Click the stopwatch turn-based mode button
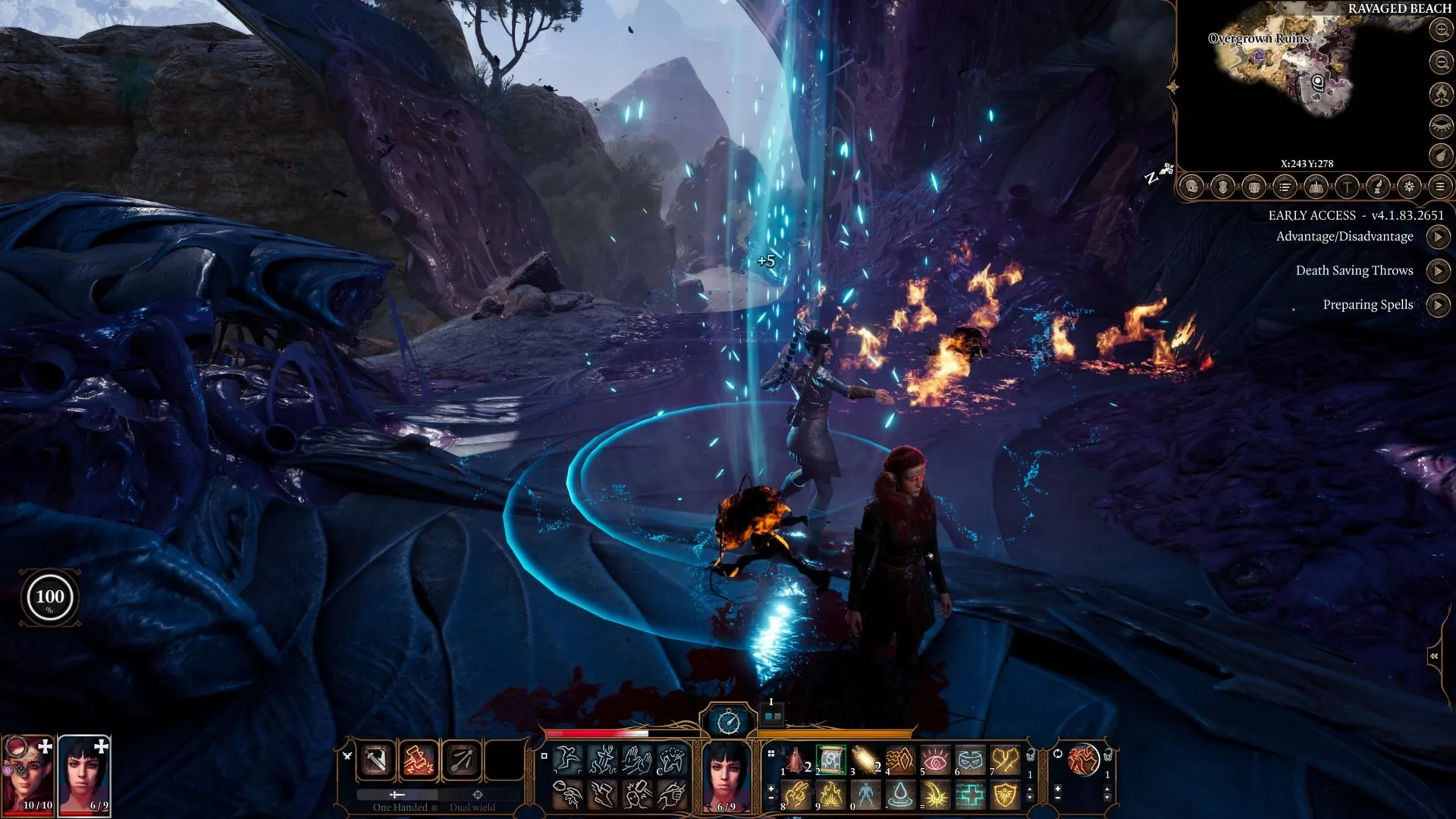 click(729, 721)
